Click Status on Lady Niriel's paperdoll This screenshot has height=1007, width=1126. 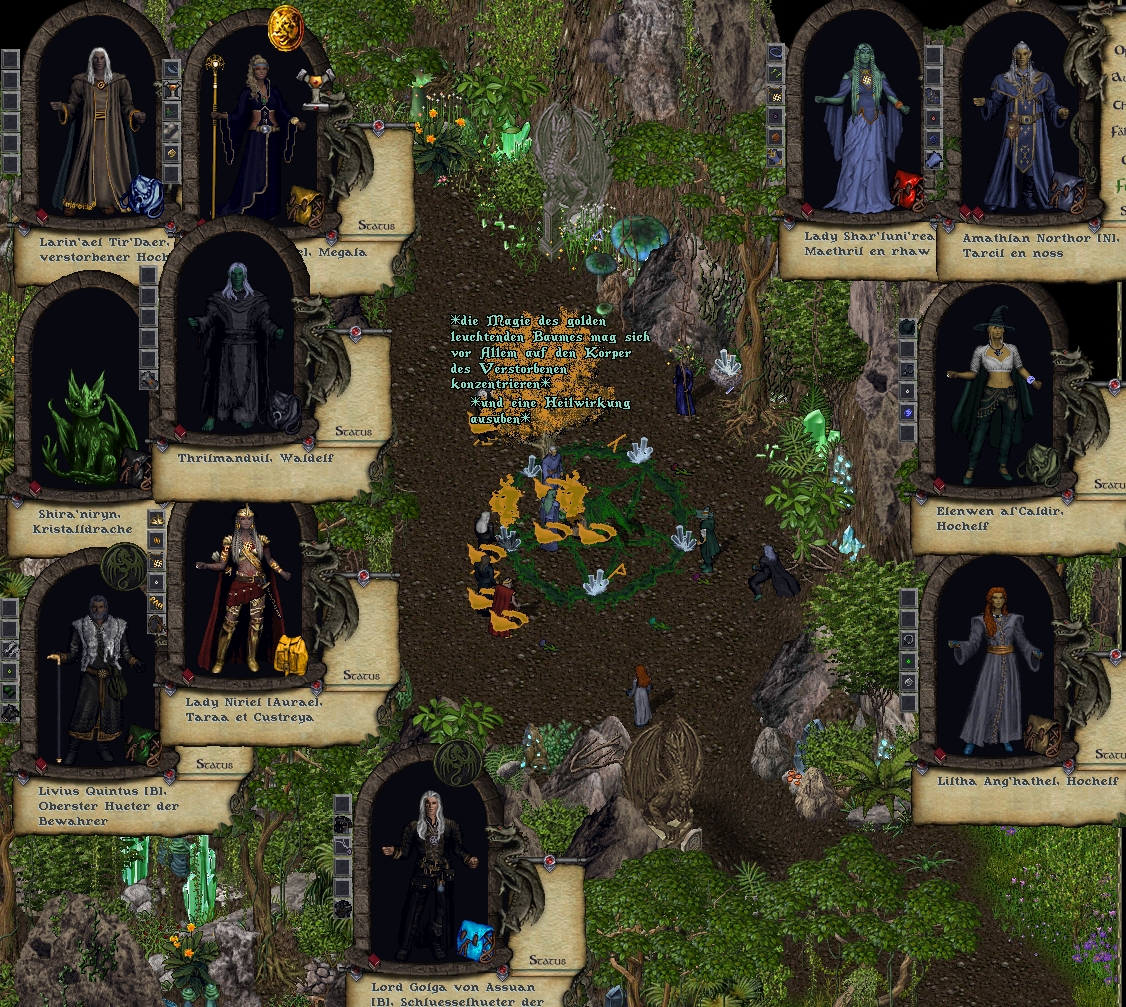361,675
